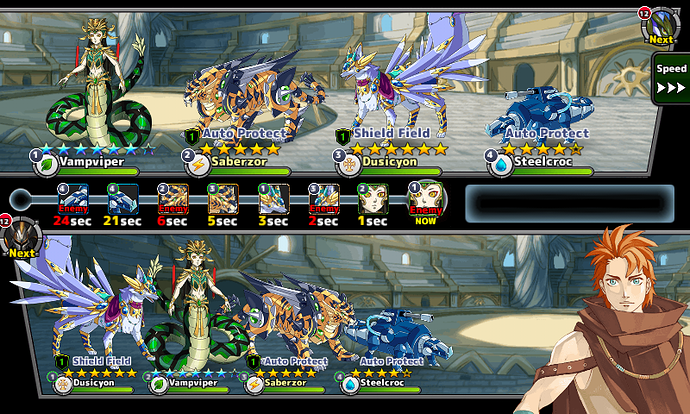Choose the 2sec enemy turn portrait

pyautogui.click(x=324, y=199)
